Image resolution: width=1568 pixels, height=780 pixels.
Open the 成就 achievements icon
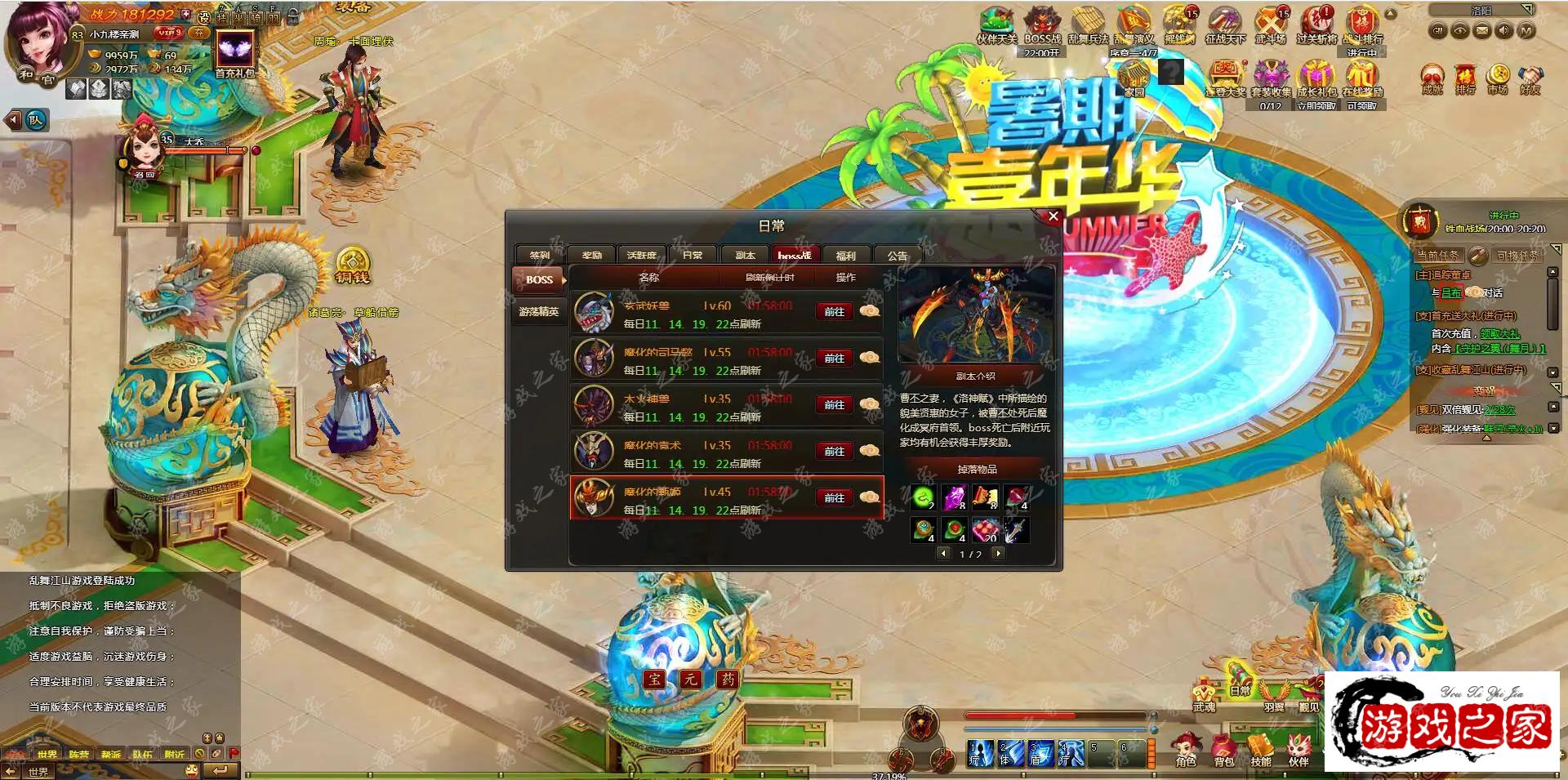coord(1432,75)
